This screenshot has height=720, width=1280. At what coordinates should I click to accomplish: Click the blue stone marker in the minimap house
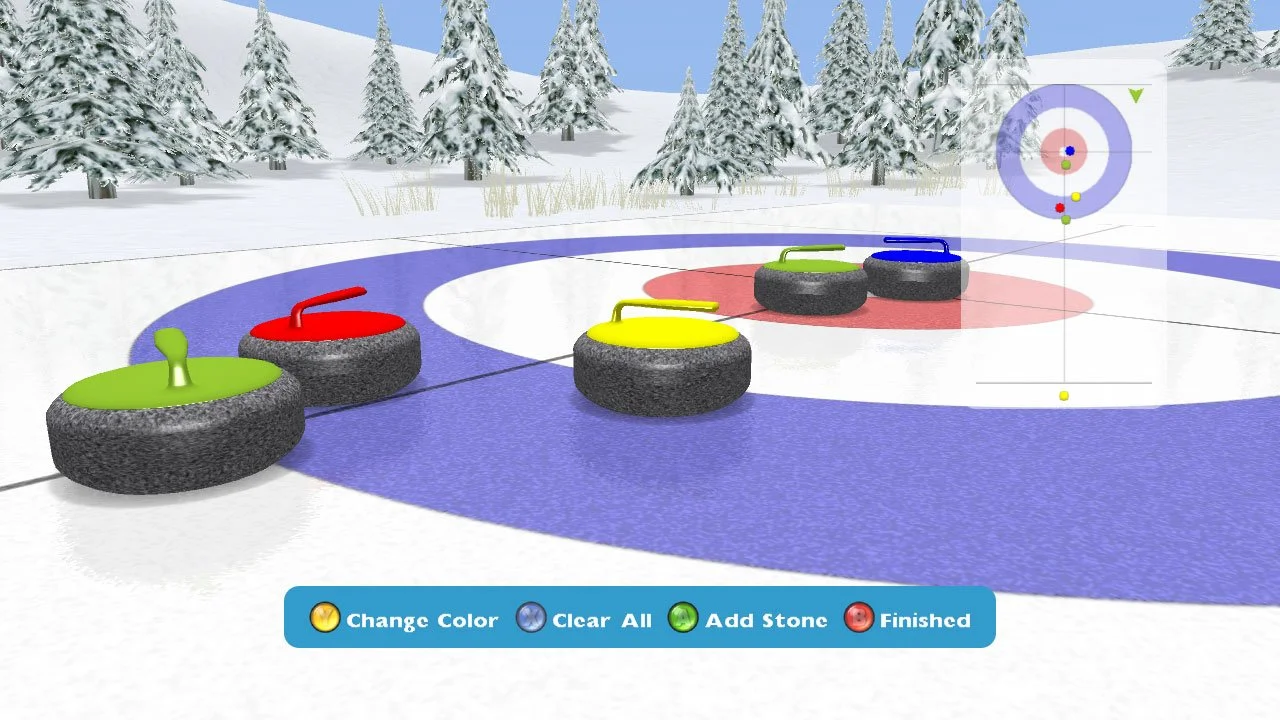pyautogui.click(x=1070, y=151)
